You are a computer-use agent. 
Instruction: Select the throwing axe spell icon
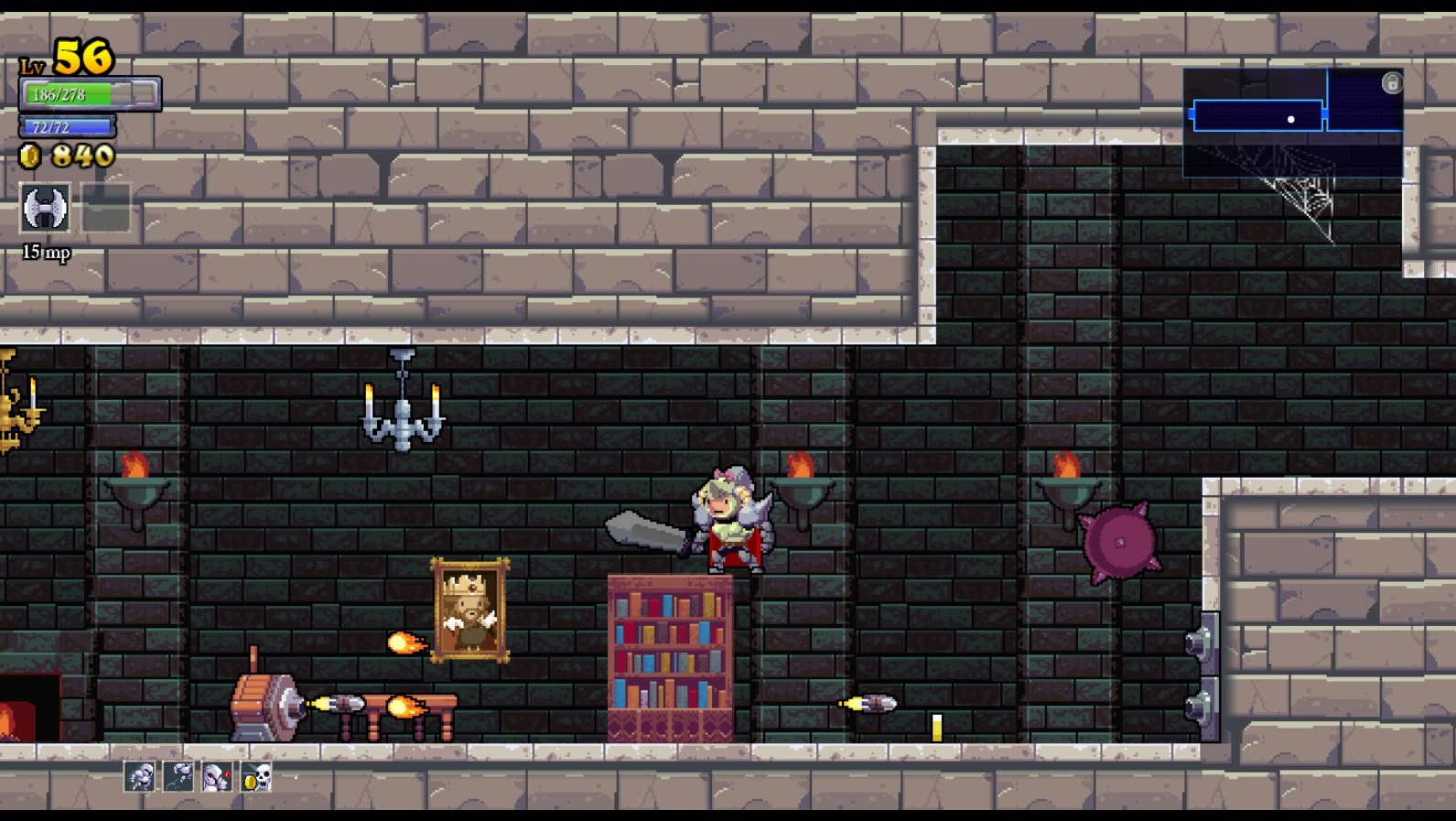(43, 208)
